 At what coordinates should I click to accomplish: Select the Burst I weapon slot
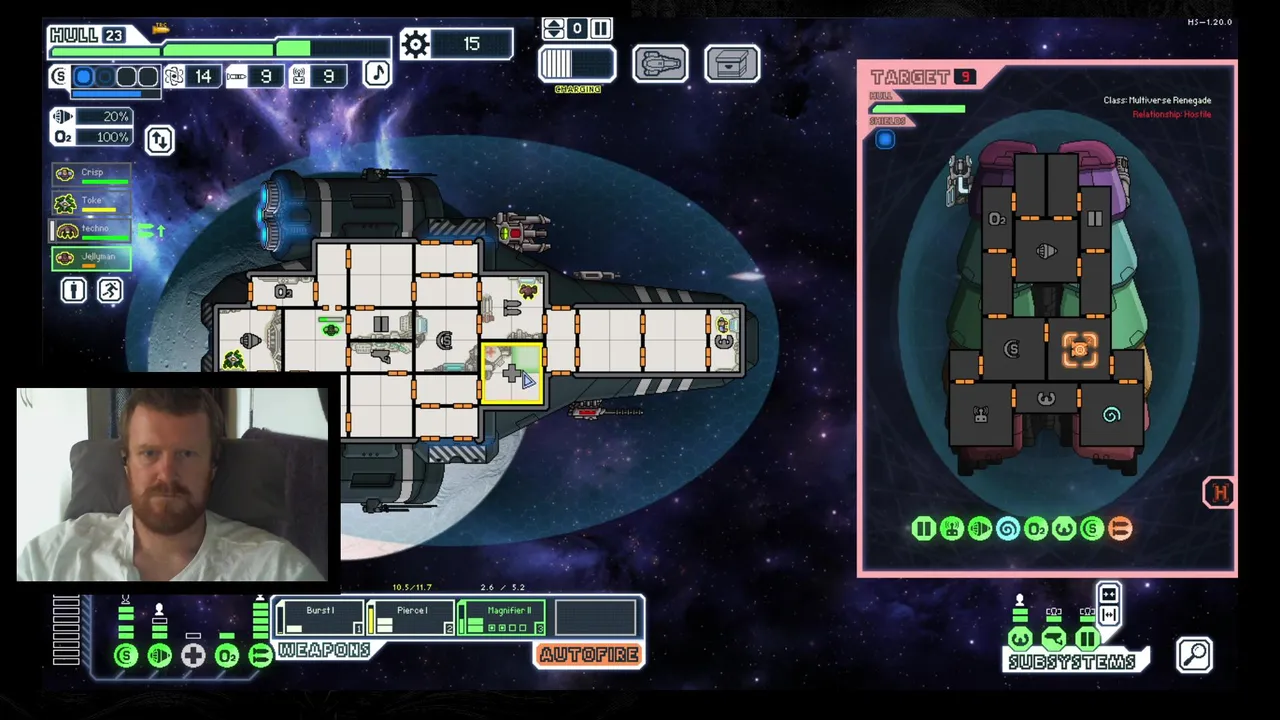coord(320,617)
